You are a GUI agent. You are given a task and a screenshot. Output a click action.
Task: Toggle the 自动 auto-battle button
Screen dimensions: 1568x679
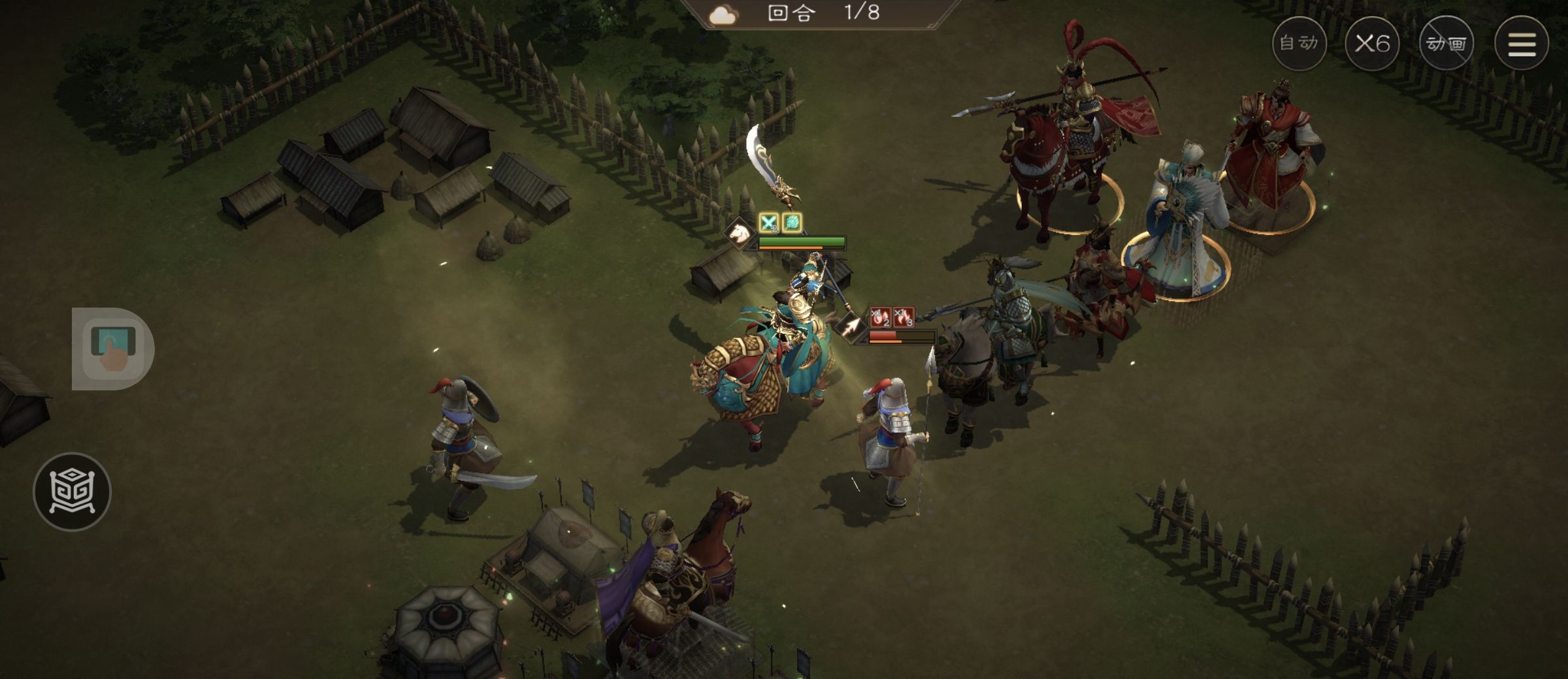[1299, 44]
